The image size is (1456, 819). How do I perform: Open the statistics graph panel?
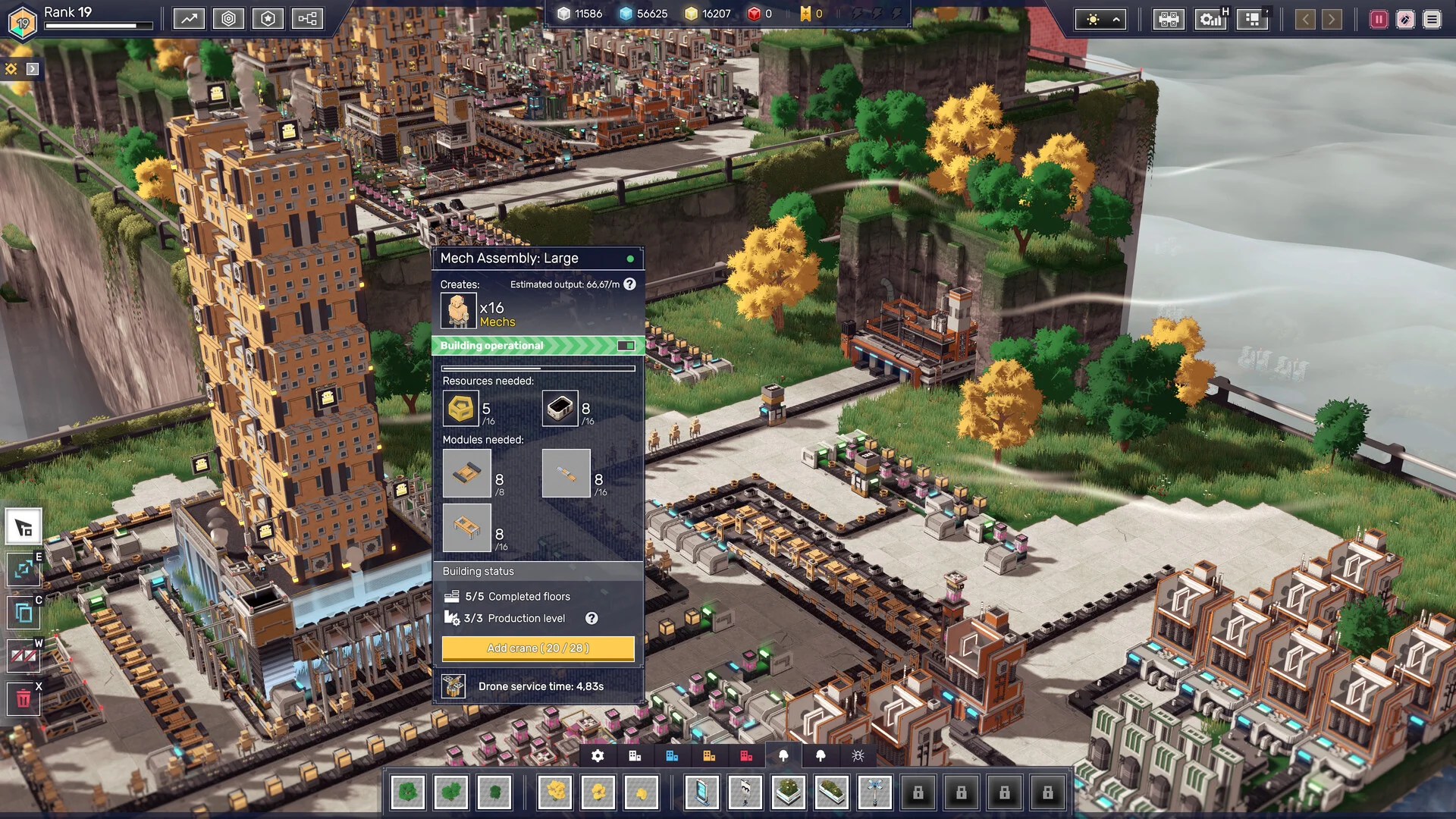(189, 18)
